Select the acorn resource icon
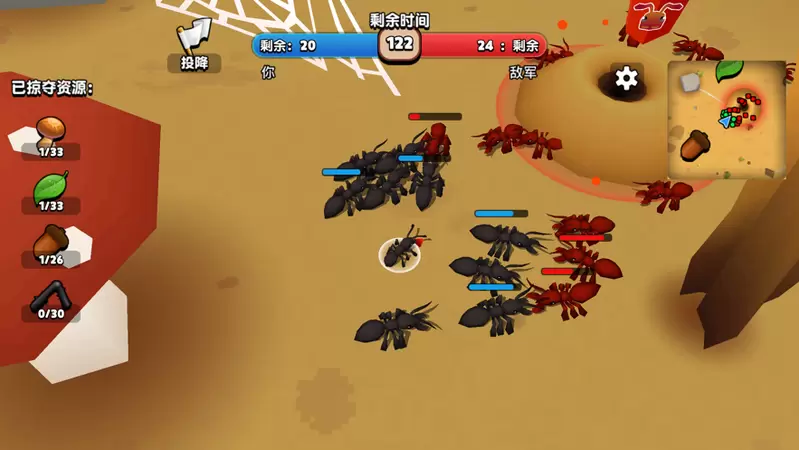This screenshot has height=450, width=799. 50,241
